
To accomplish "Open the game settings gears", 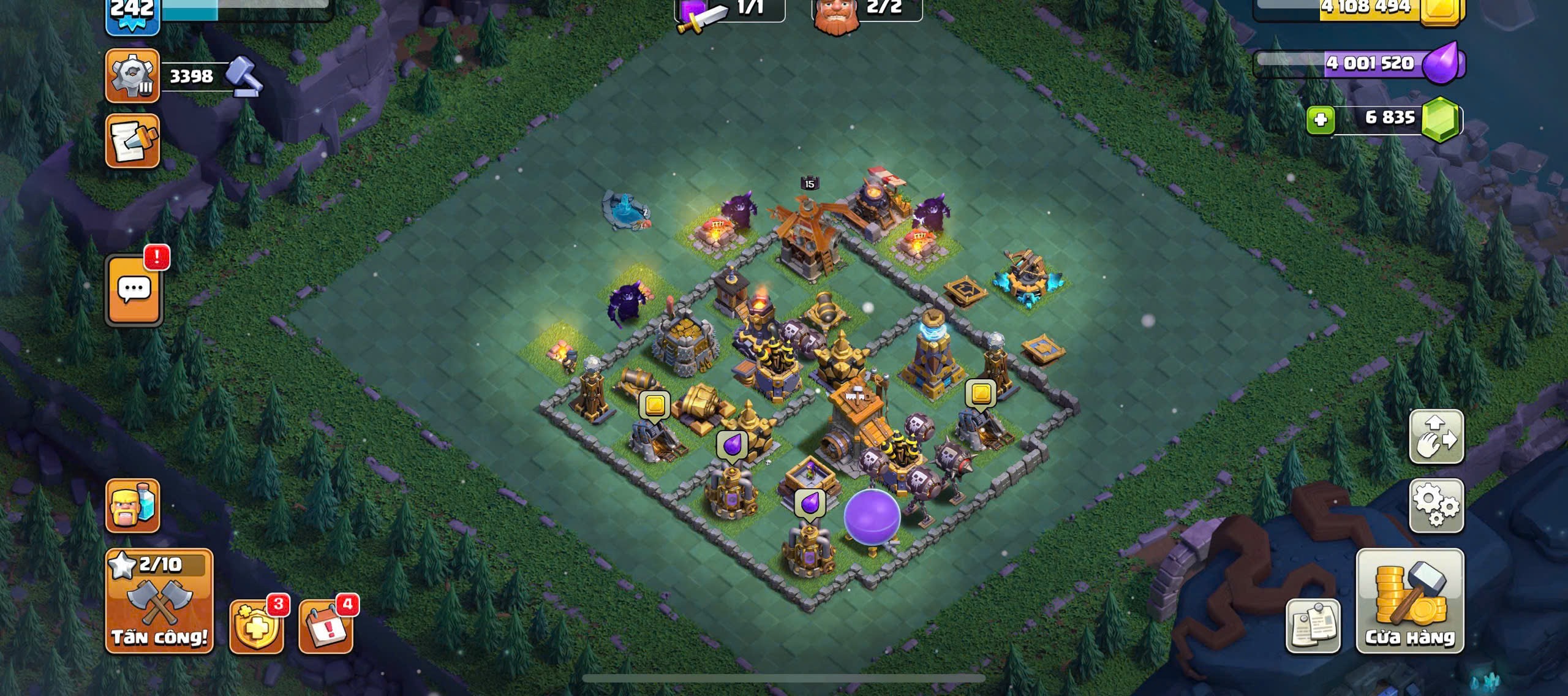I will coord(1436,505).
